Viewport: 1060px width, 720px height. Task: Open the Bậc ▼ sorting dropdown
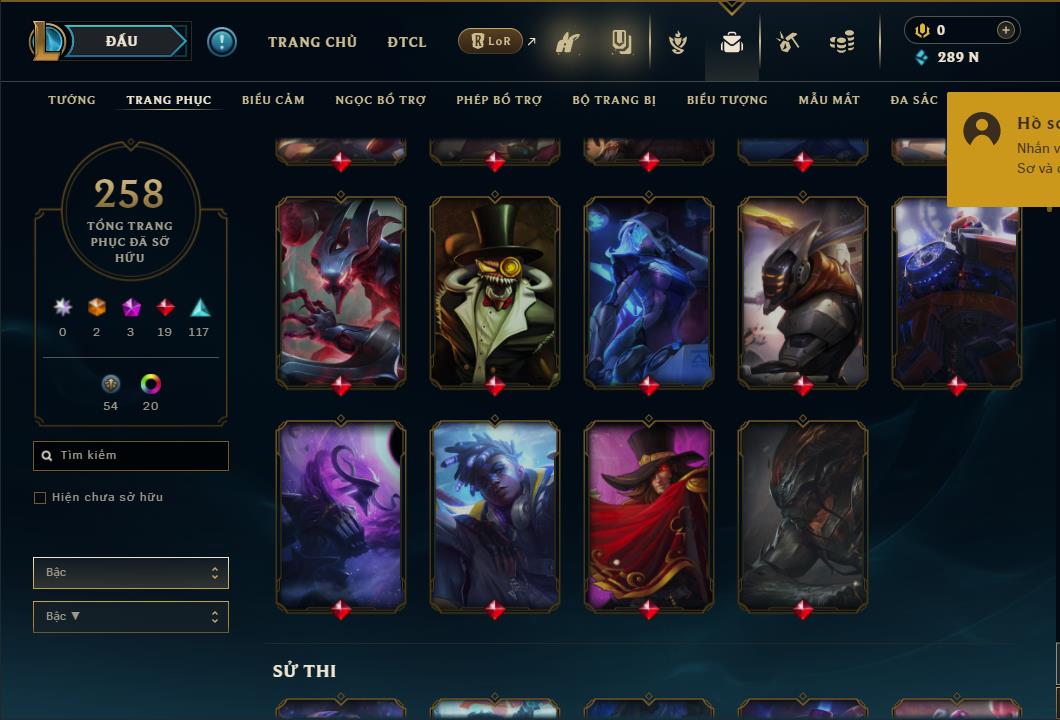[x=131, y=617]
